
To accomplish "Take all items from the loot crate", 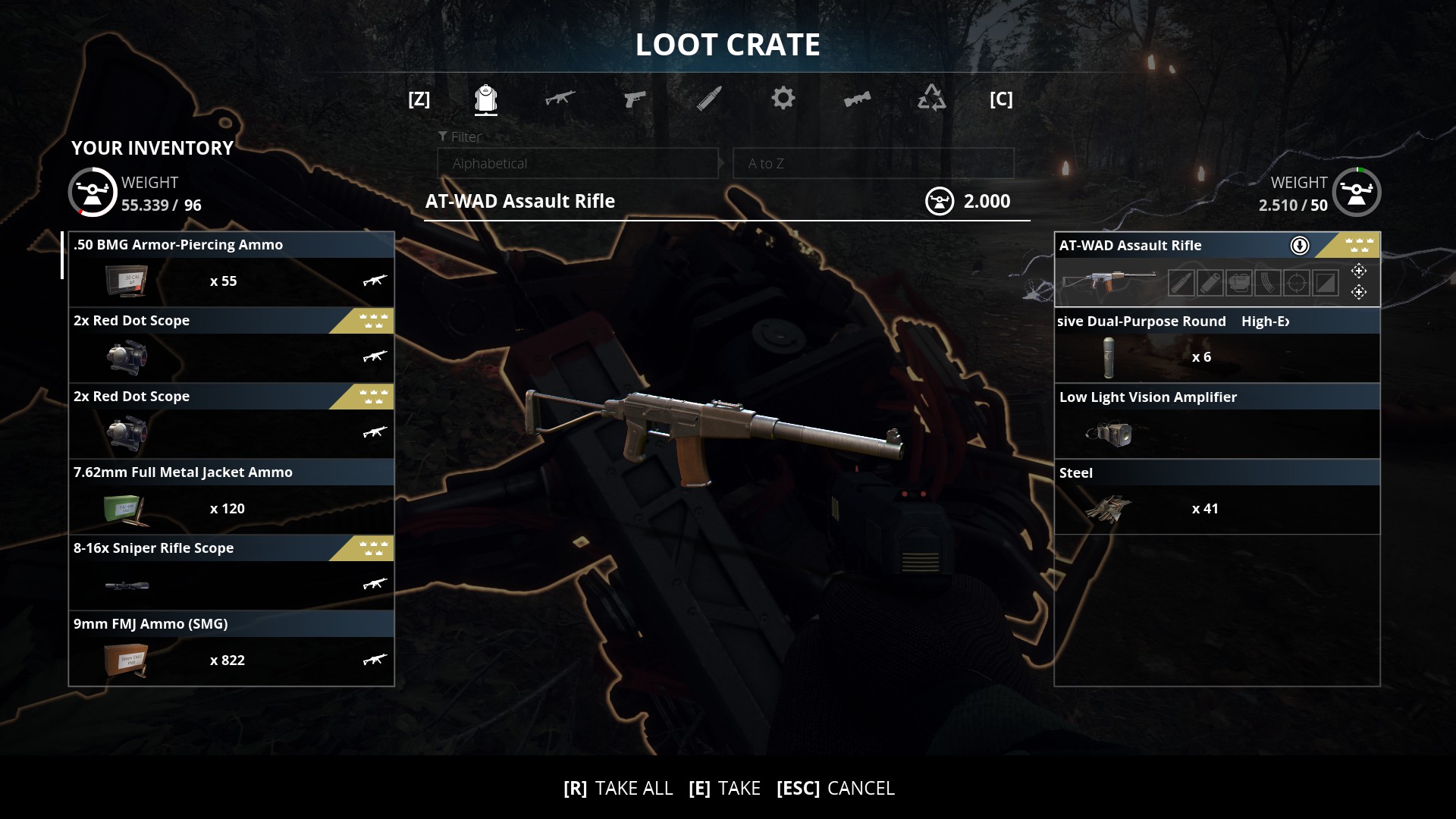I will (x=618, y=789).
